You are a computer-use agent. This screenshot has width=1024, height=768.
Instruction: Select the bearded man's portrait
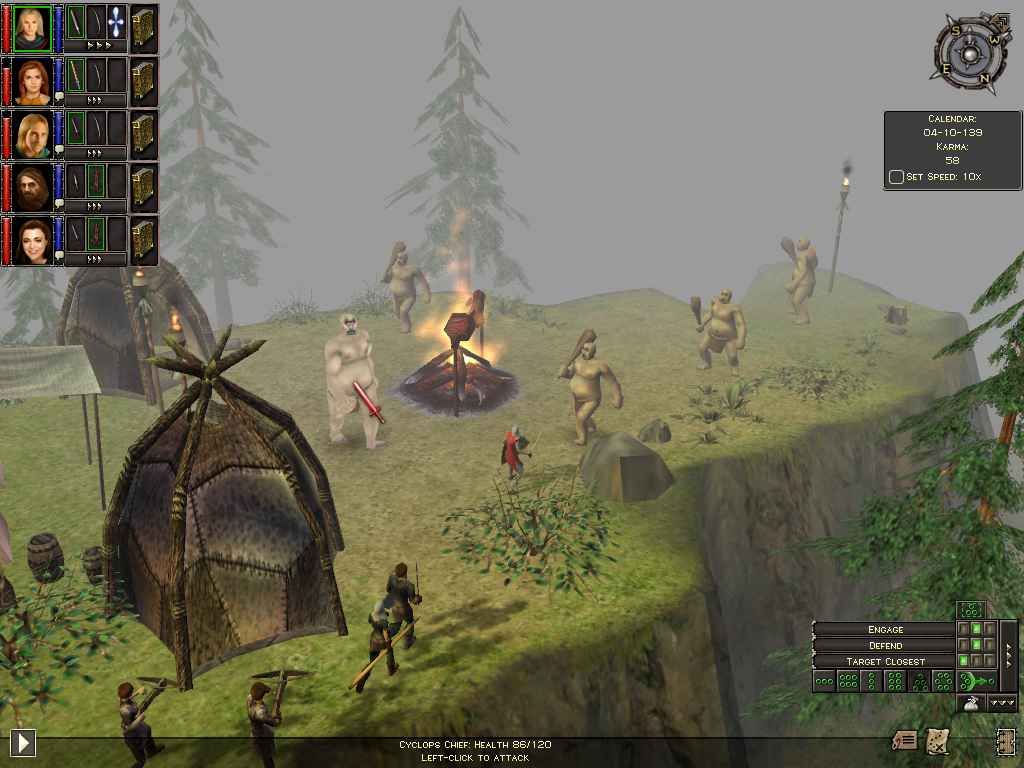(x=32, y=188)
